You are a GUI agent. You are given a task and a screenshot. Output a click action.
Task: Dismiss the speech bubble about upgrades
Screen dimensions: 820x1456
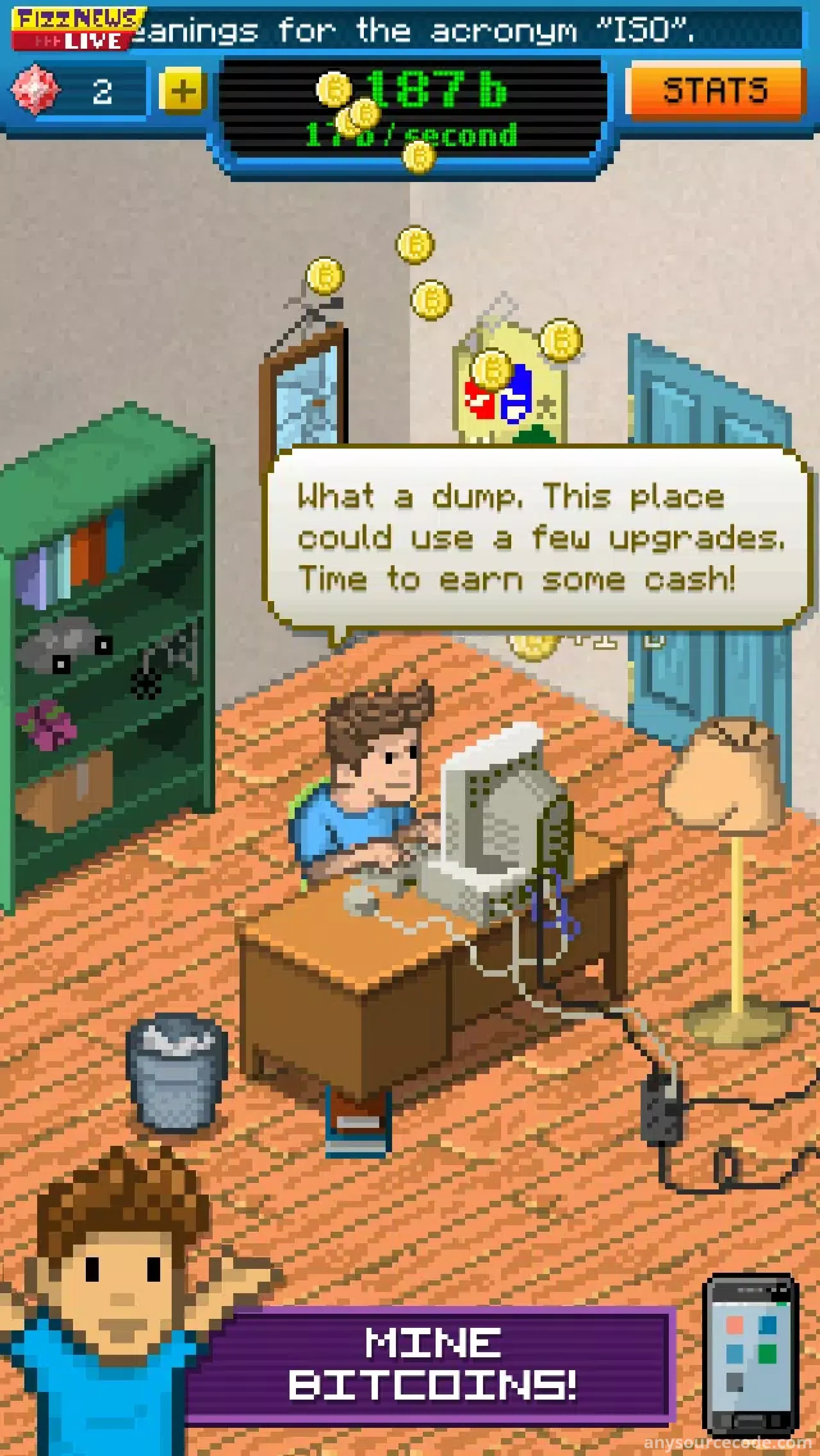537,537
